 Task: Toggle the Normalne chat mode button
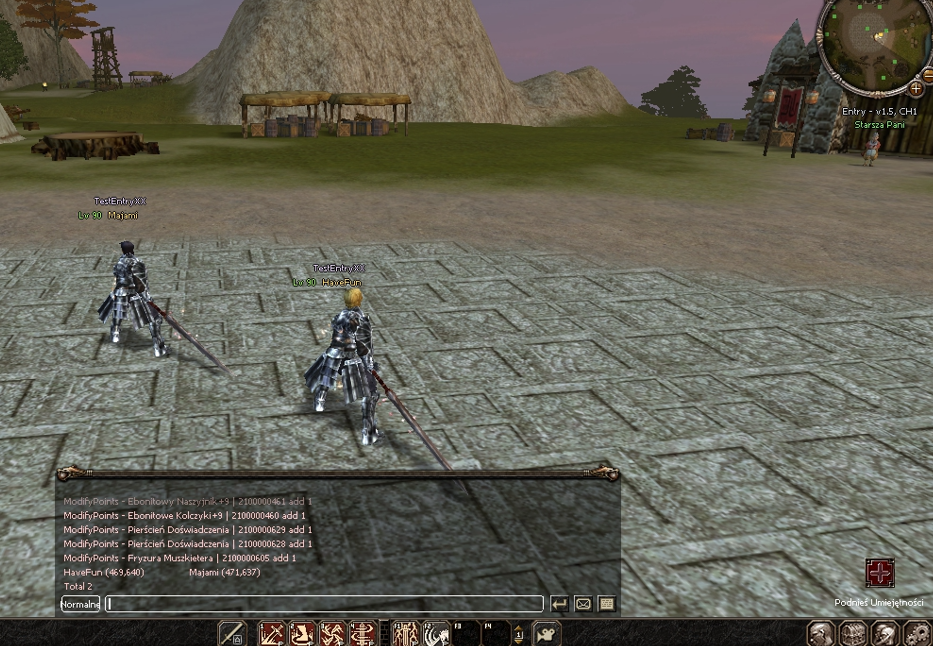[x=80, y=604]
